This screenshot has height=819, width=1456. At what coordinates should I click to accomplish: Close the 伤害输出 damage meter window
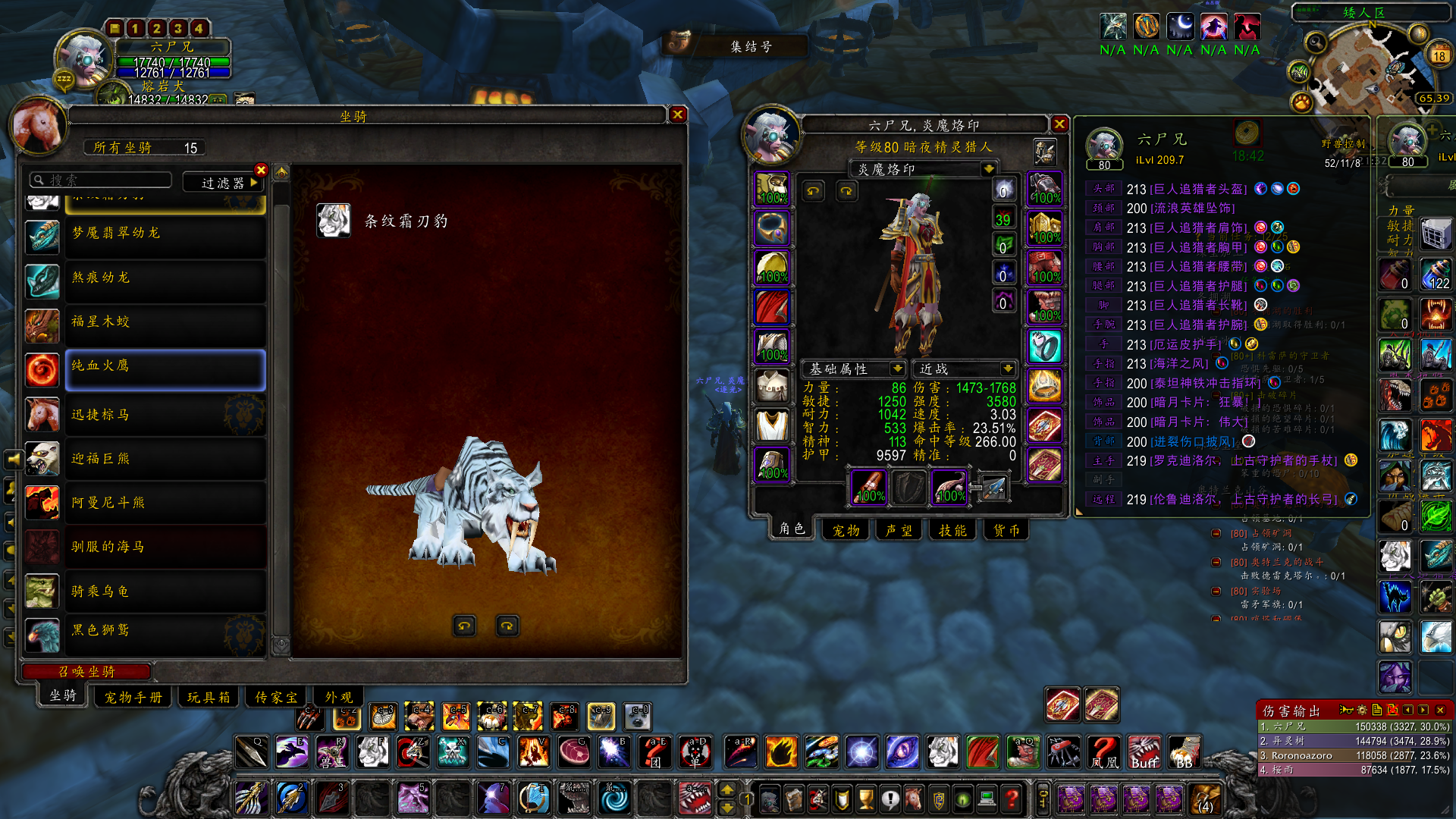[1439, 710]
